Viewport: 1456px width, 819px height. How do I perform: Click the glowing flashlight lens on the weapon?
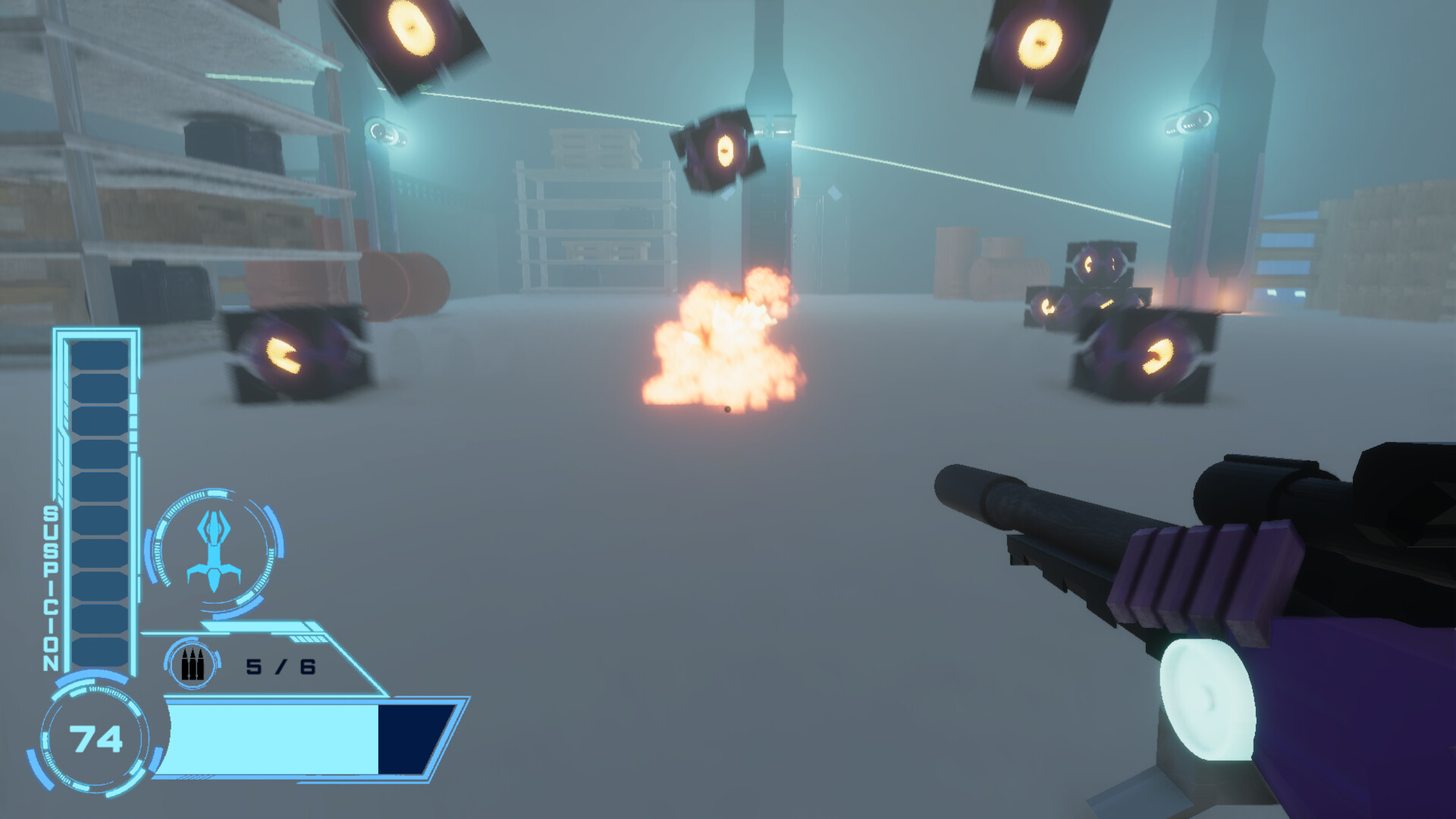(x=1207, y=695)
